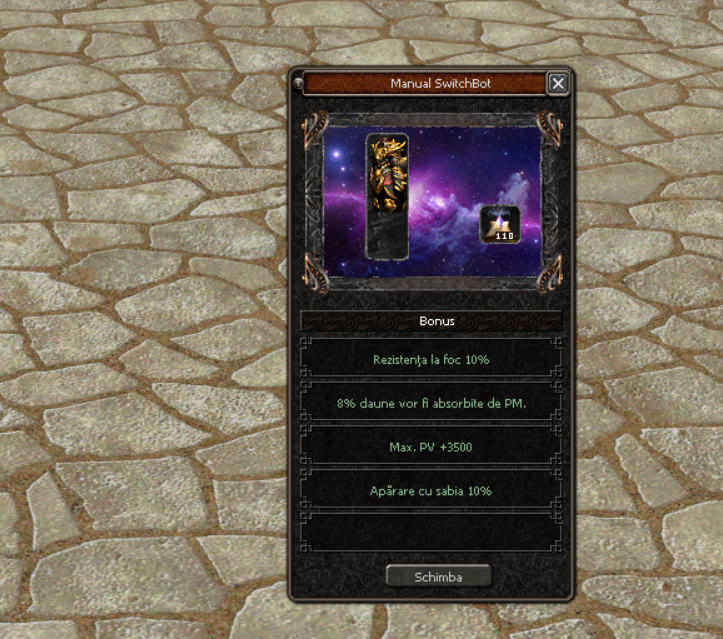723x639 pixels.
Task: Pick the 8% daune absorbite de PM bonus
Action: point(430,403)
